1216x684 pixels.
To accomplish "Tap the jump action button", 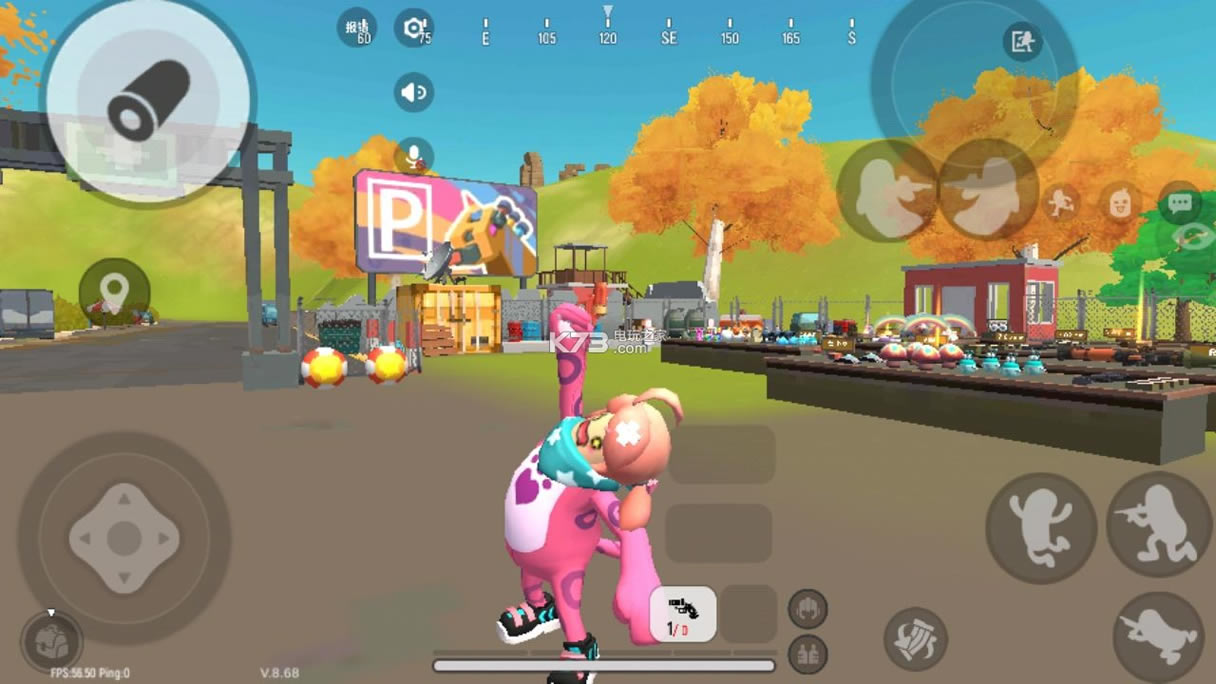I will [1040, 527].
